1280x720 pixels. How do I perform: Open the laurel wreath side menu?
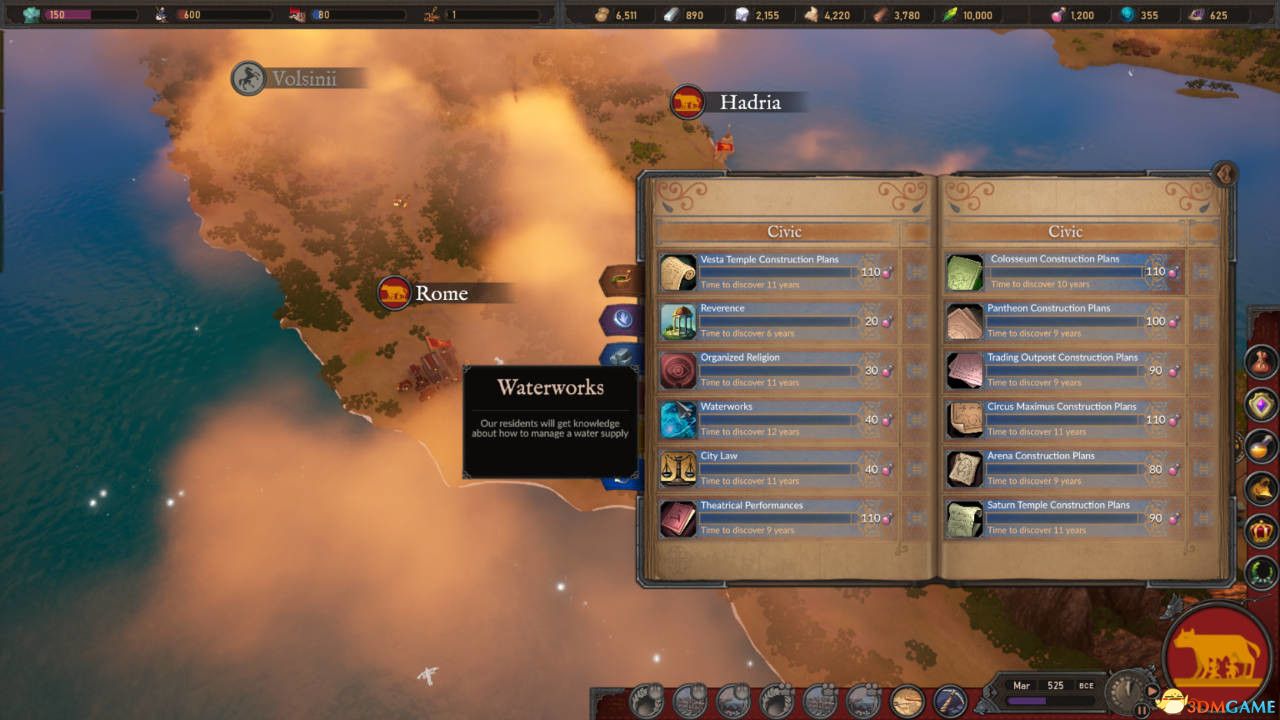1261,574
